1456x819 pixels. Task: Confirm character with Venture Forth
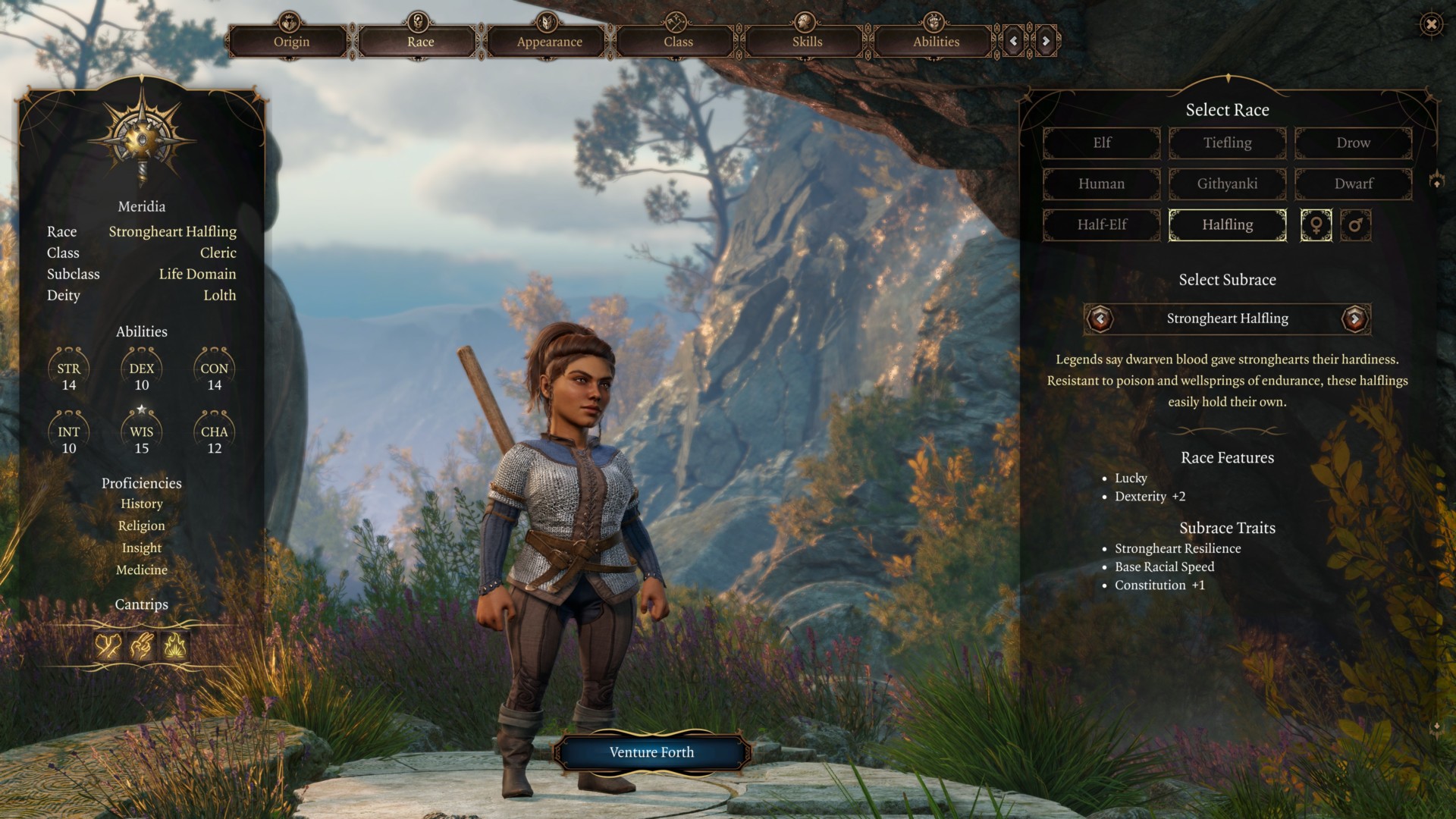651,752
